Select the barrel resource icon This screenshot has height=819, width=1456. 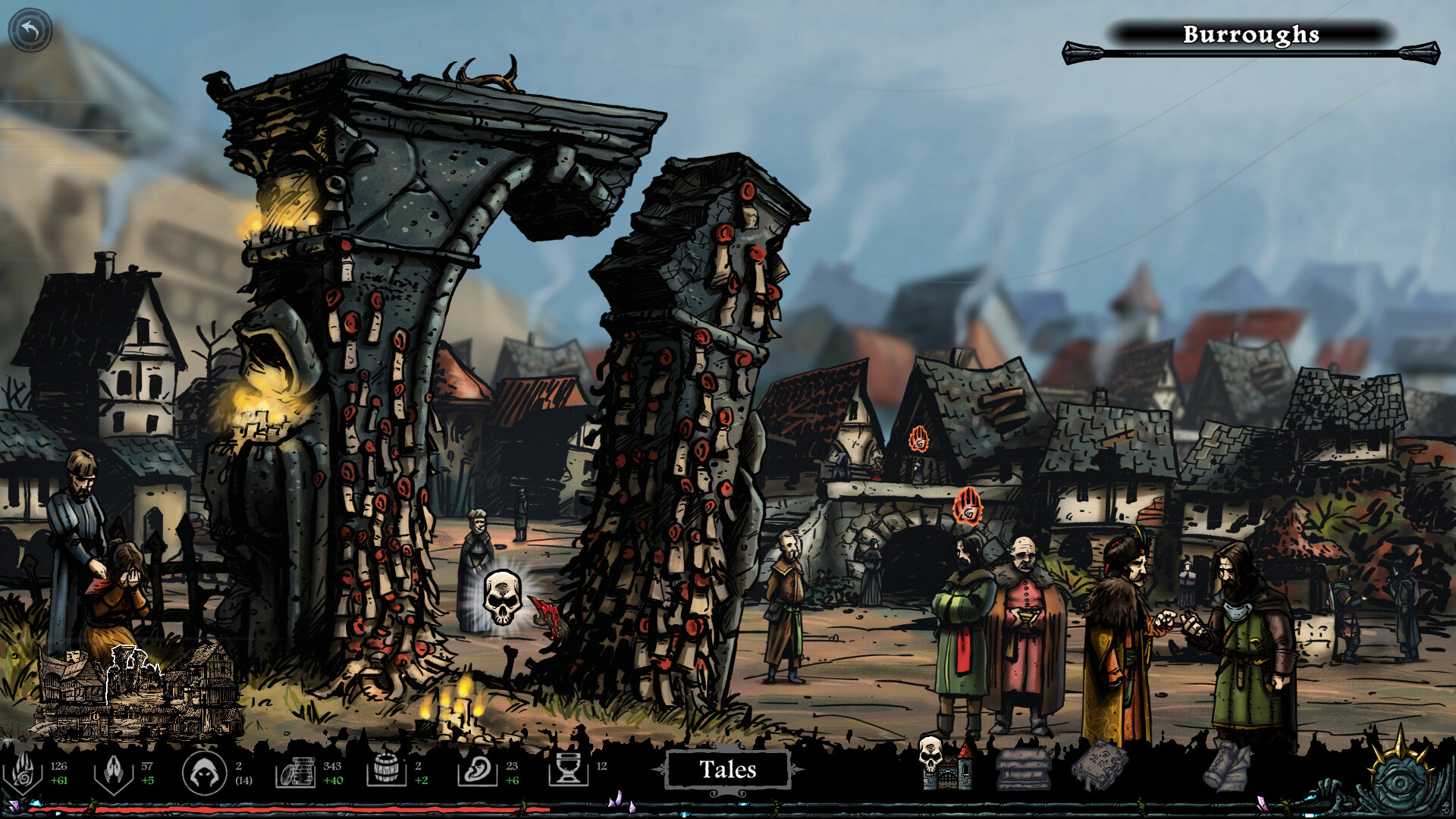386,772
